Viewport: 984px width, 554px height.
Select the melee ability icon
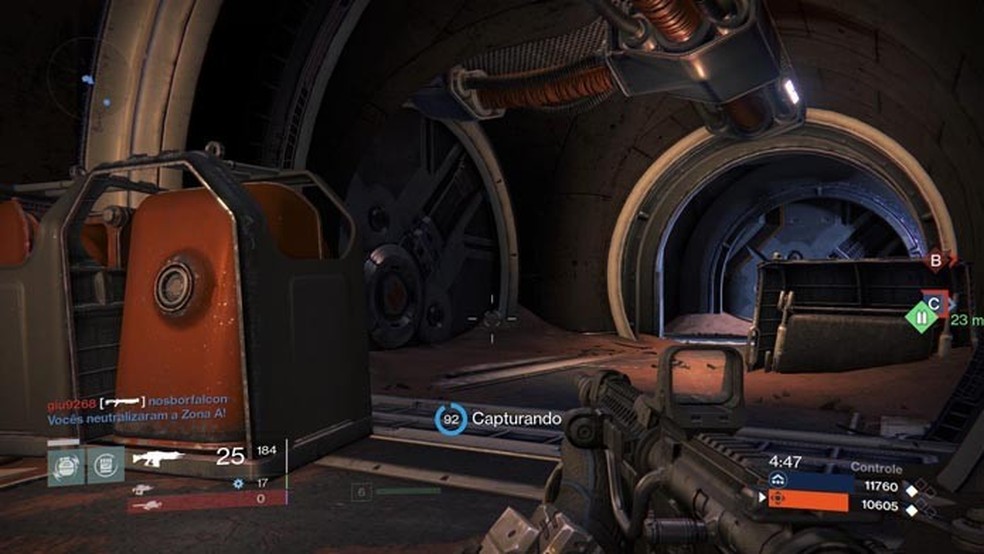(105, 465)
